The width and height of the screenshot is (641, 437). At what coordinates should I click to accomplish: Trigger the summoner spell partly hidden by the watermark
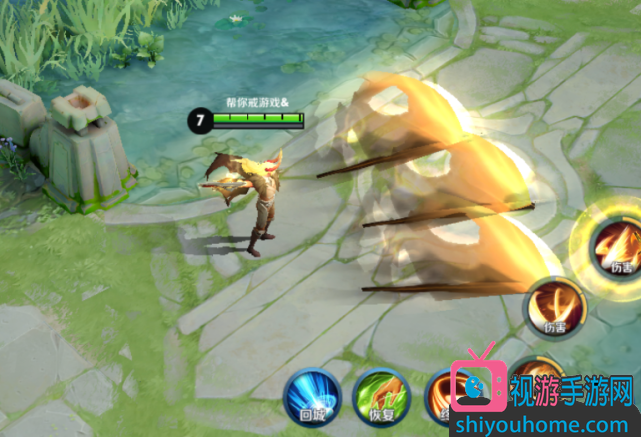tap(440, 392)
